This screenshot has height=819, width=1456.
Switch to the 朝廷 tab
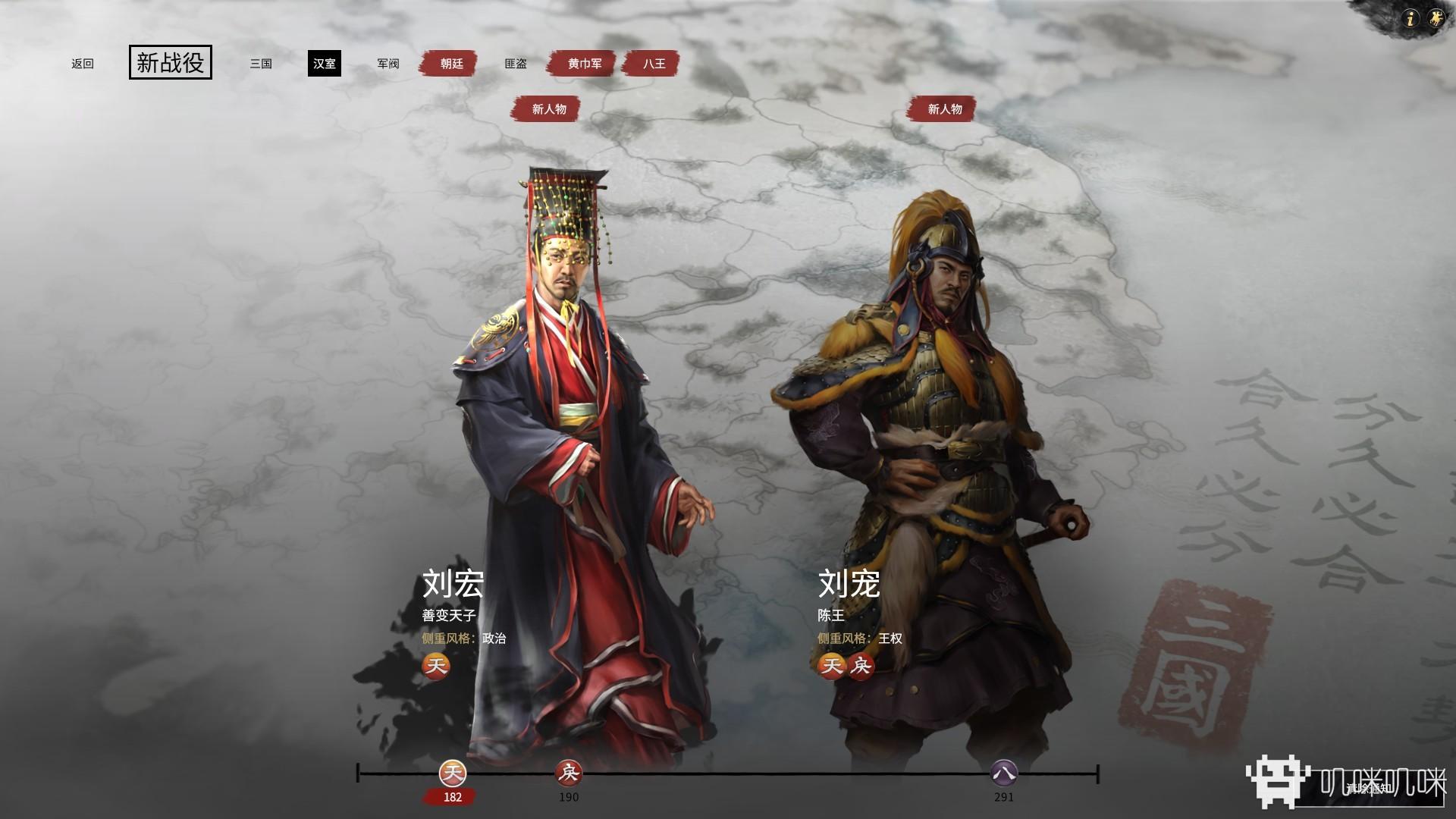click(x=451, y=64)
